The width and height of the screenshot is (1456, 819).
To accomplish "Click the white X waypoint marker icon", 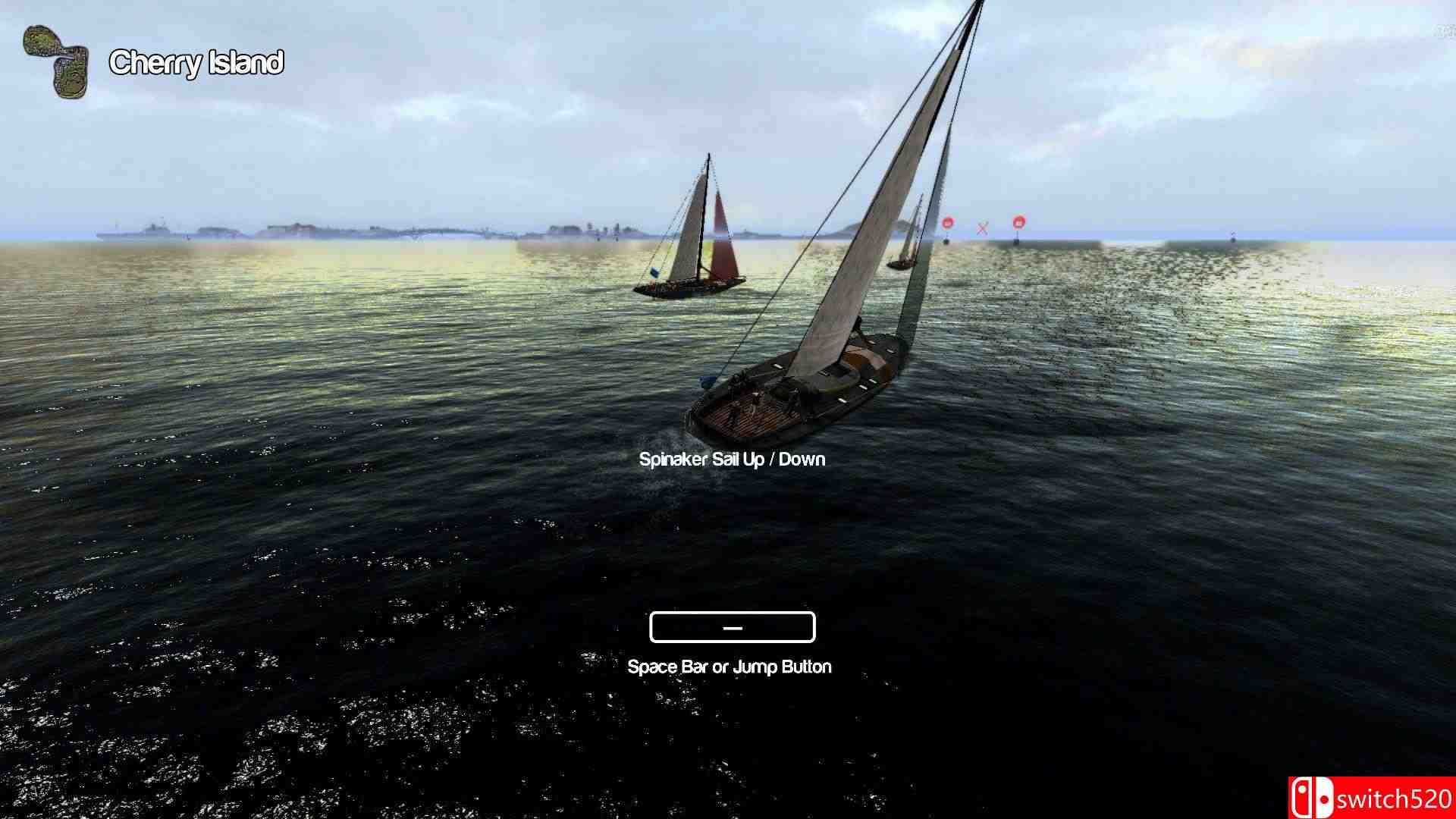I will pyautogui.click(x=984, y=227).
